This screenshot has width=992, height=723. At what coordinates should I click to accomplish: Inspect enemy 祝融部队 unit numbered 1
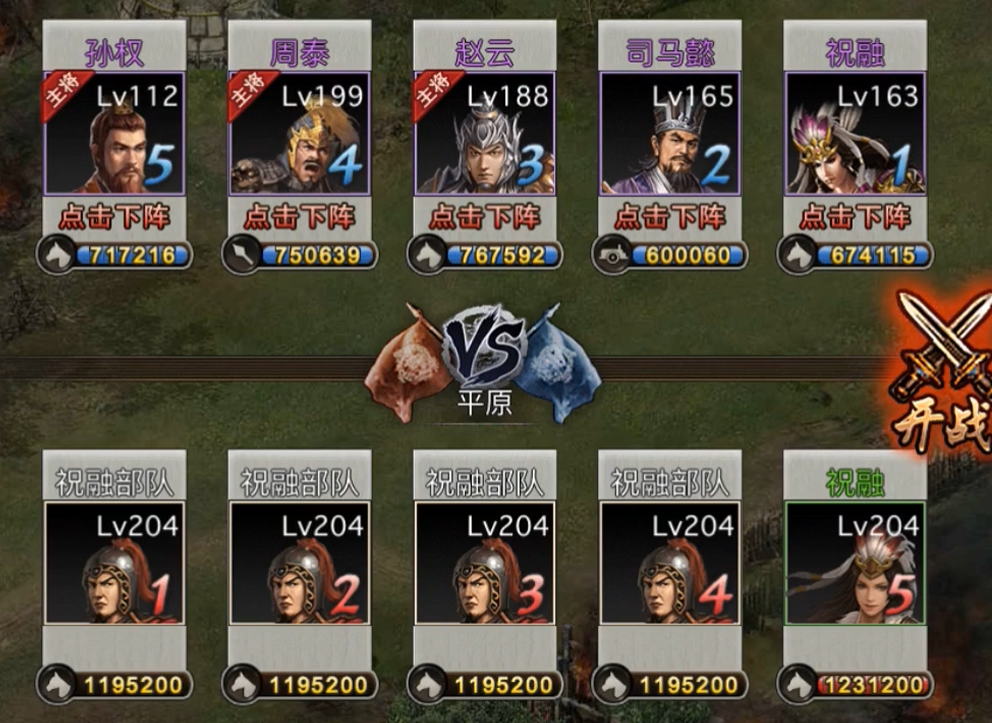114,563
